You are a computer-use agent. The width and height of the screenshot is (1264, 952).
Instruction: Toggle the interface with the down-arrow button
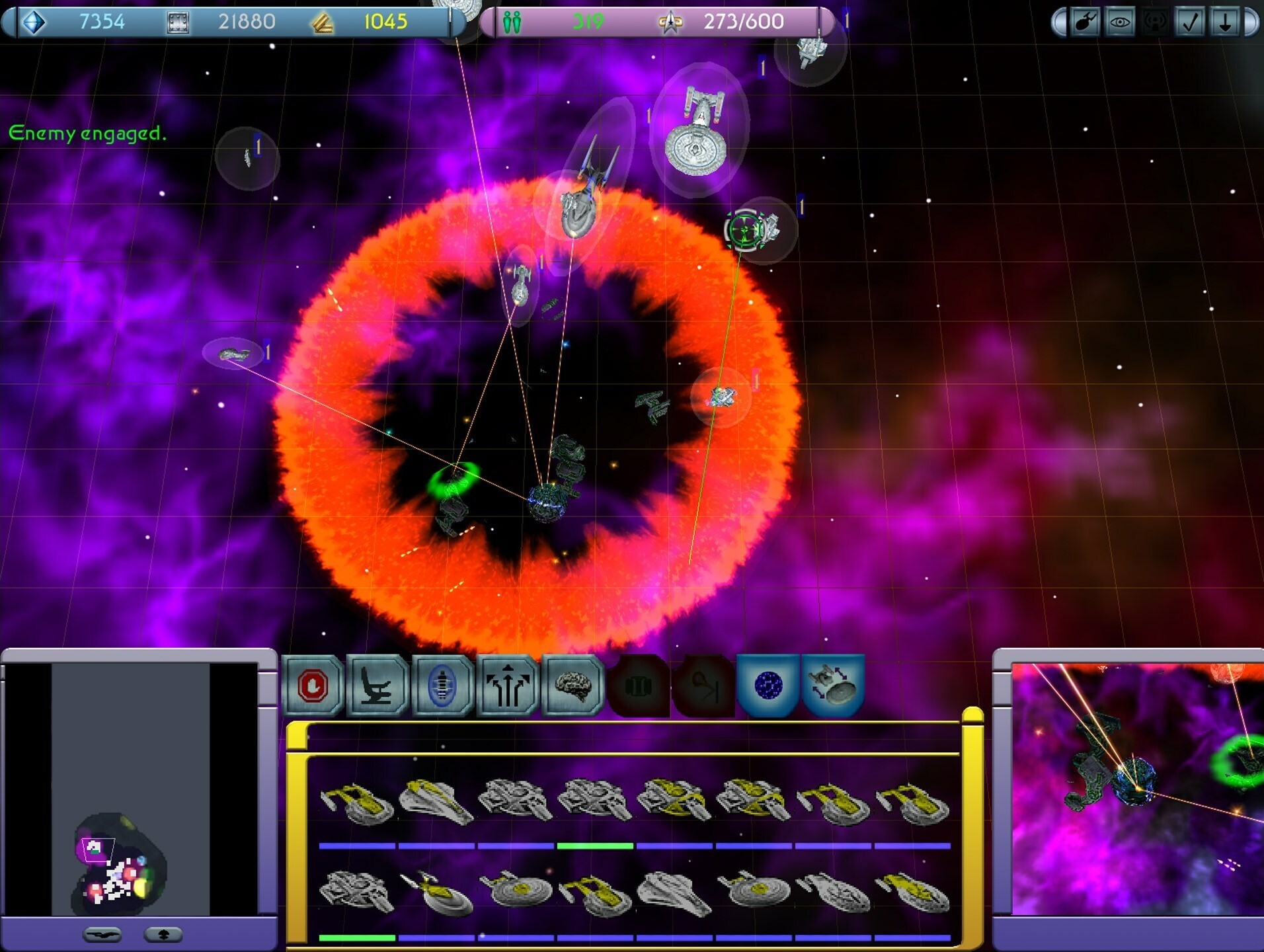coord(1224,22)
